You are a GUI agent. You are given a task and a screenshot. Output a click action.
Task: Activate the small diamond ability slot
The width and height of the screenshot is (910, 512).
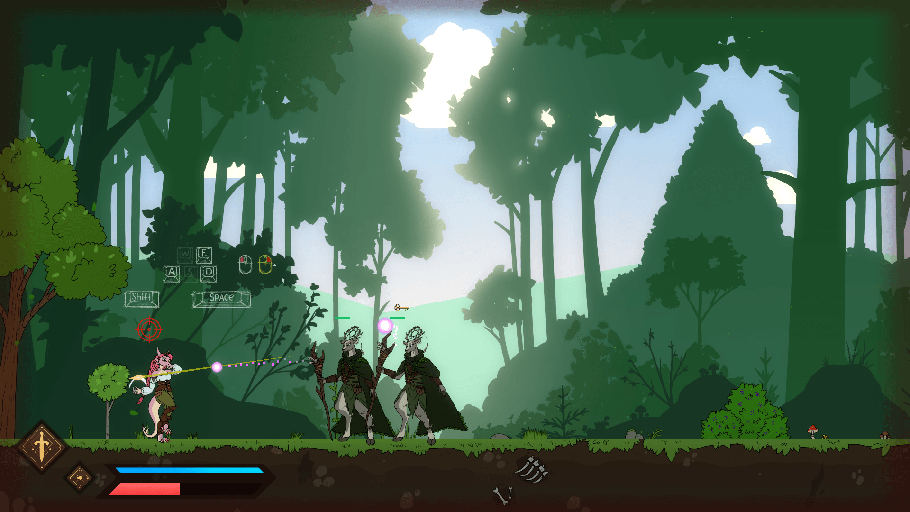pyautogui.click(x=79, y=477)
